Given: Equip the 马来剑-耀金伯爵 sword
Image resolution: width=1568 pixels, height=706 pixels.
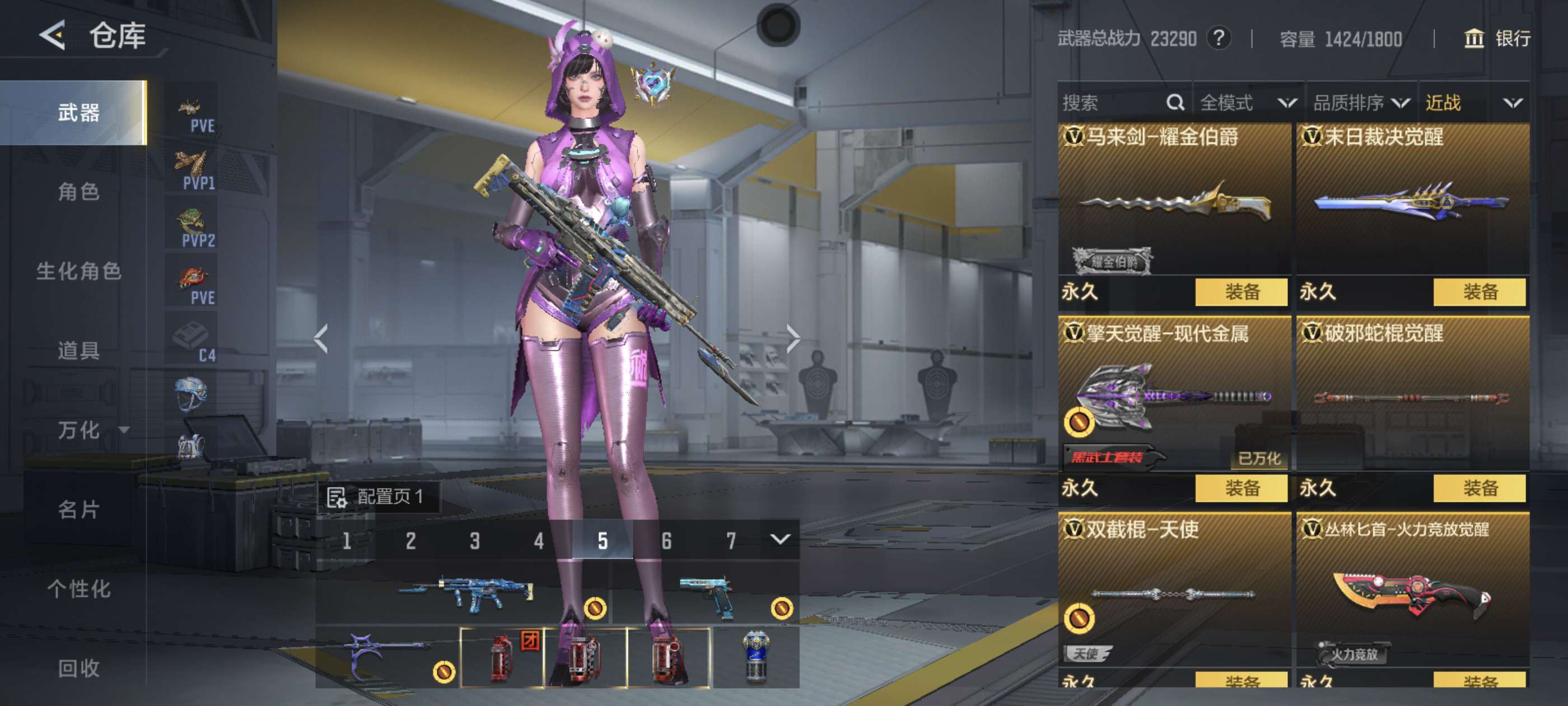Looking at the screenshot, I should click(1241, 292).
